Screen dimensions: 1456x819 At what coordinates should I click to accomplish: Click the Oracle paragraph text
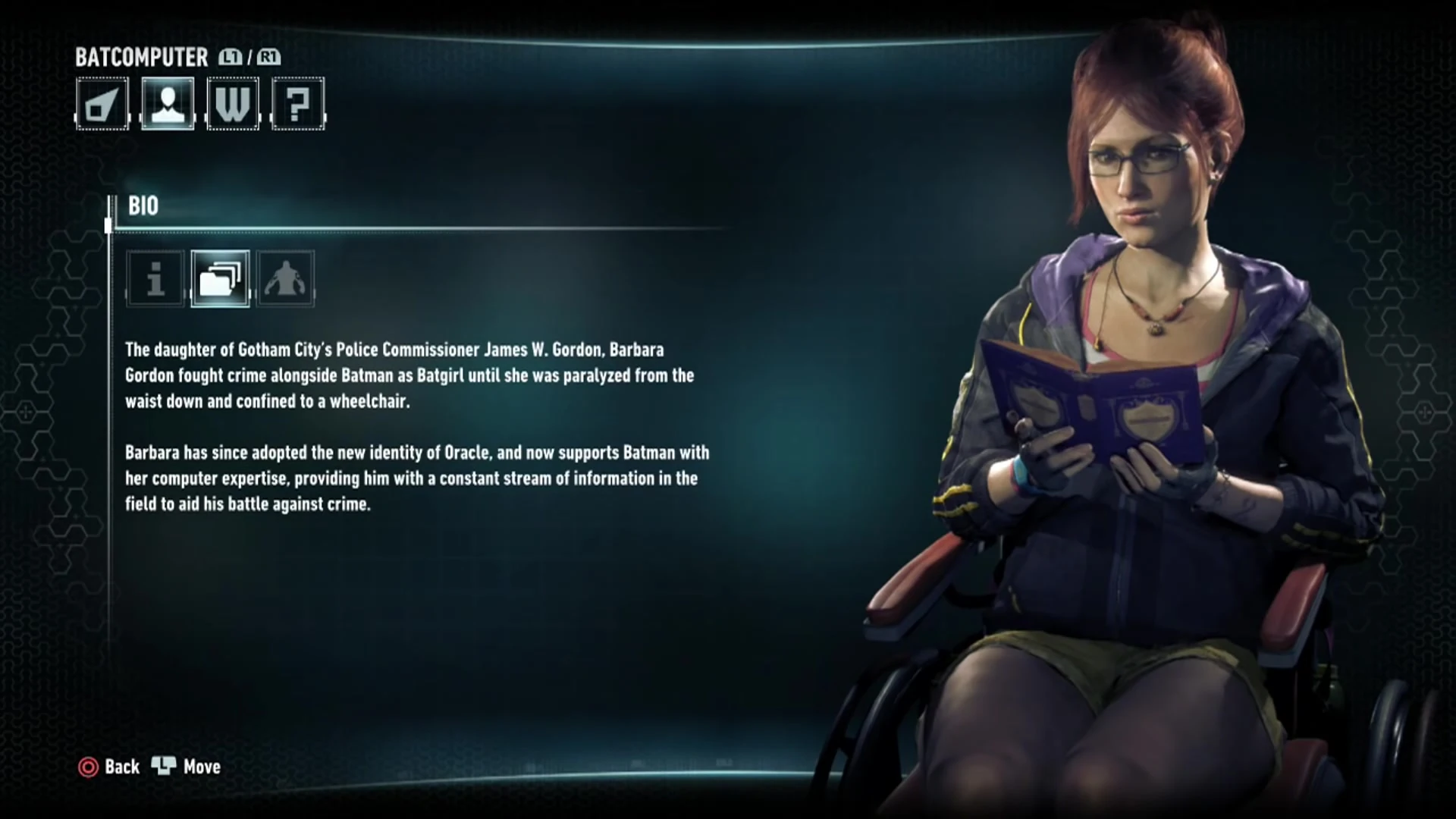click(416, 478)
